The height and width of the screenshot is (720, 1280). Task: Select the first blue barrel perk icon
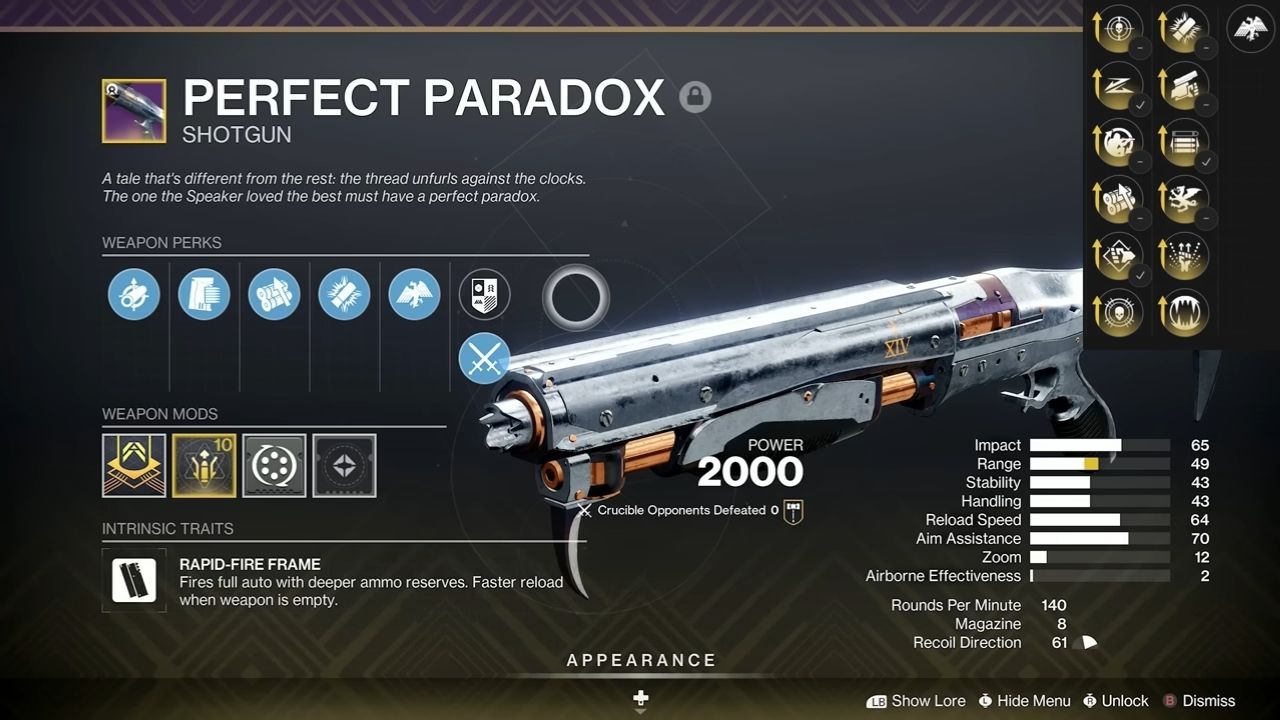coord(134,294)
